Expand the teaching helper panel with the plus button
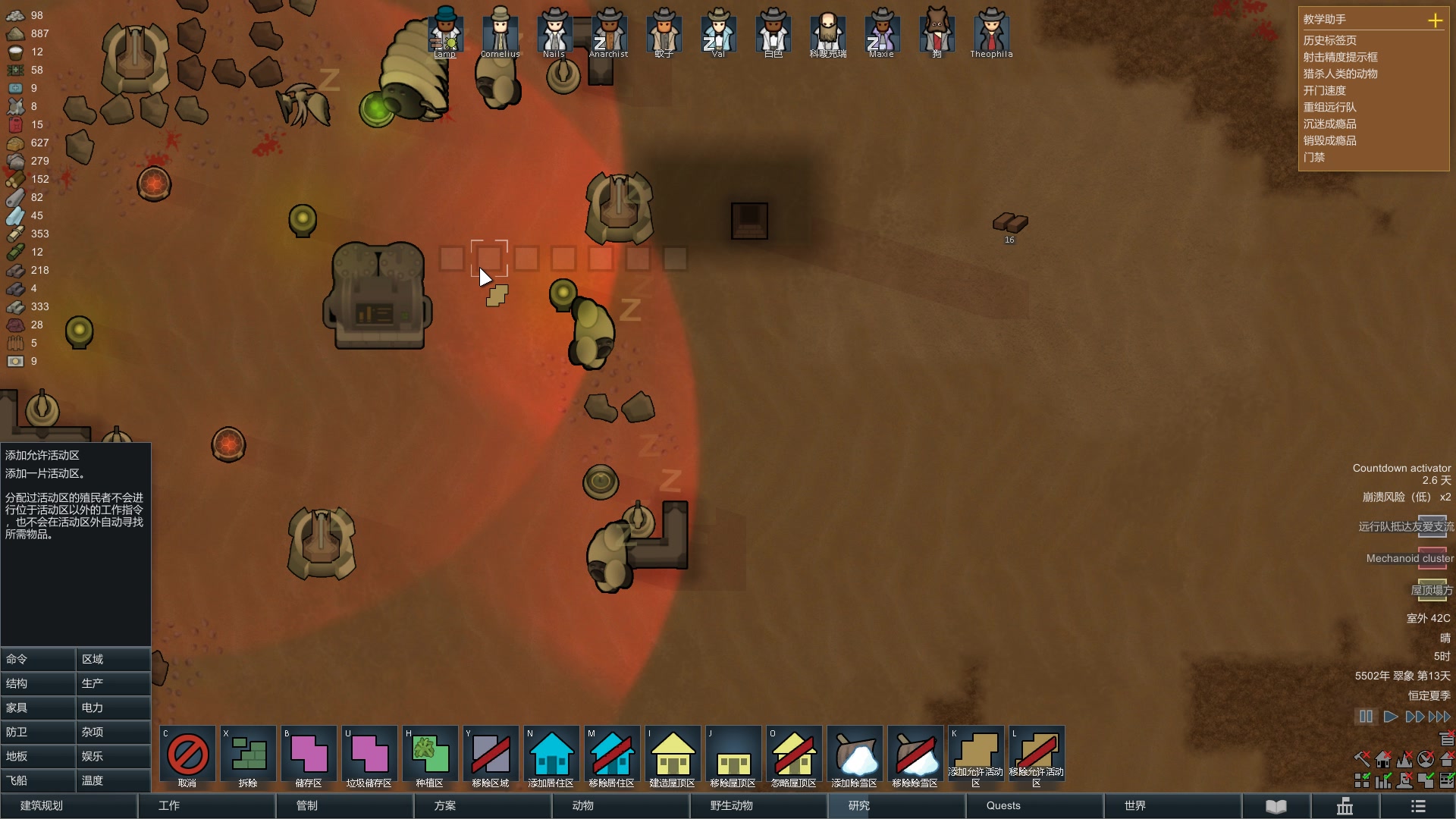This screenshot has width=1456, height=819. pyautogui.click(x=1436, y=20)
